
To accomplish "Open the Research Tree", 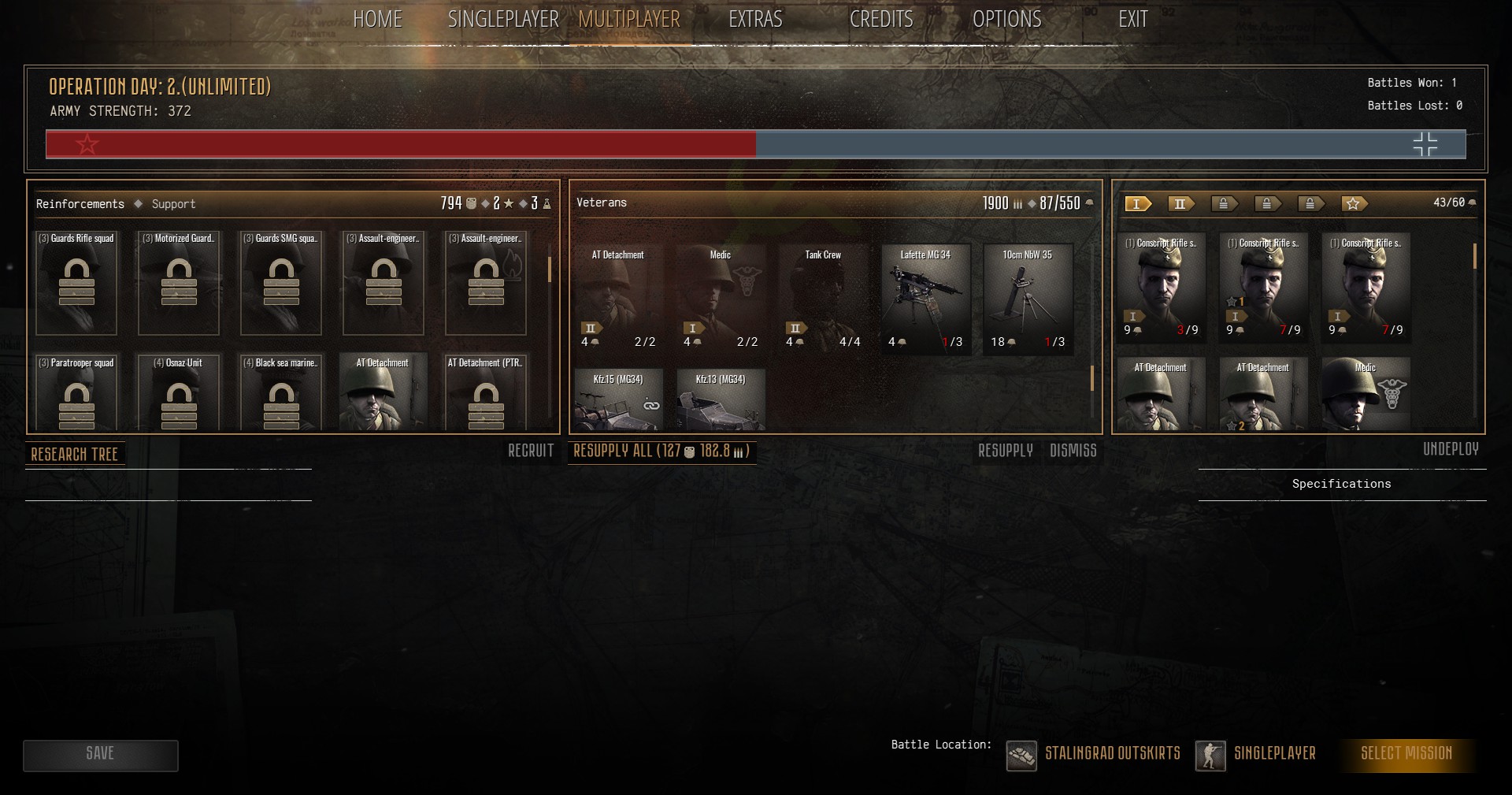I will pos(75,454).
